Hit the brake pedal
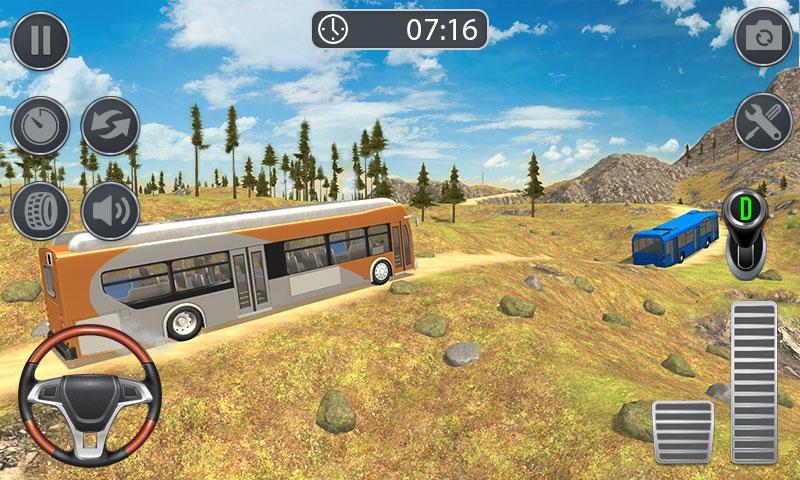Viewport: 800px width, 480px height. 683,432
